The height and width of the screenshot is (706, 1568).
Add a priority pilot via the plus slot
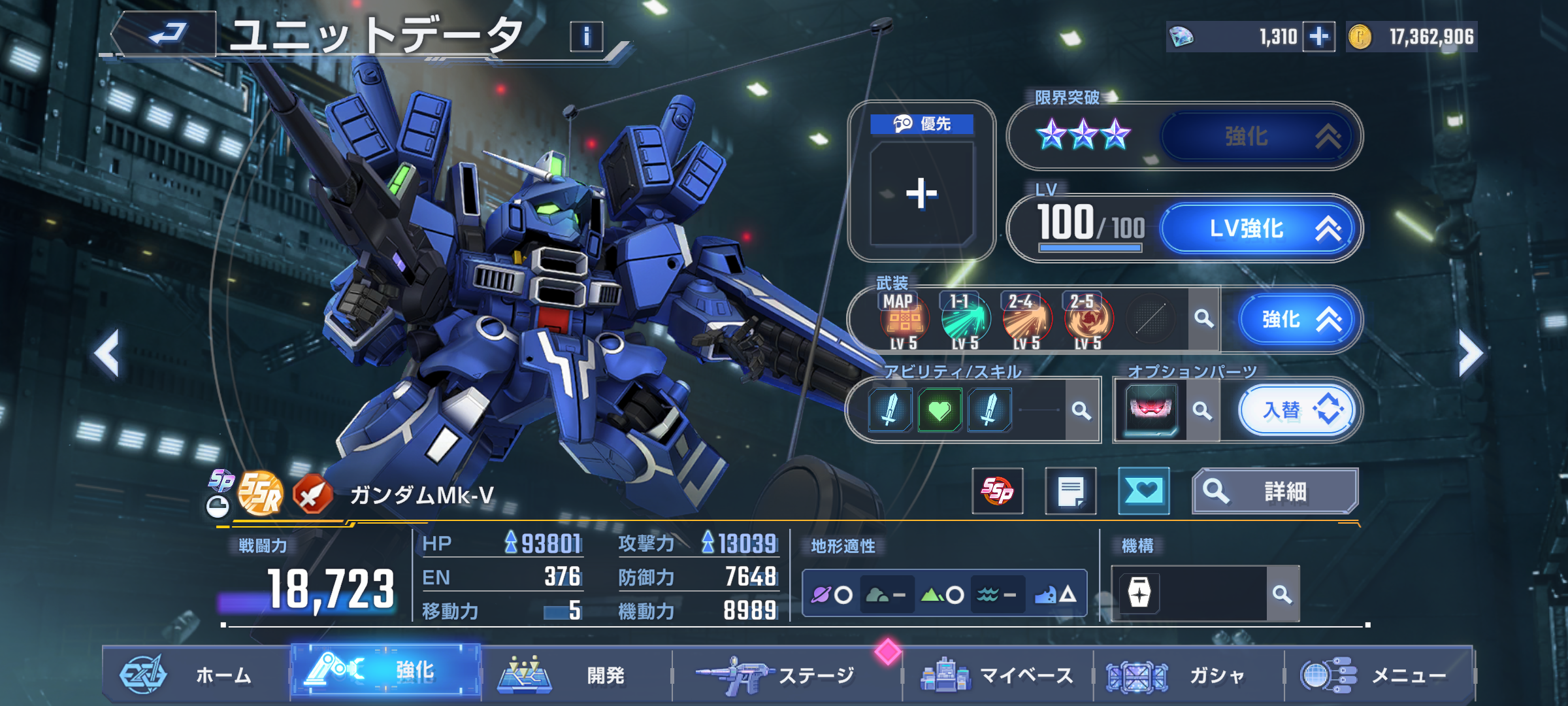pos(922,194)
